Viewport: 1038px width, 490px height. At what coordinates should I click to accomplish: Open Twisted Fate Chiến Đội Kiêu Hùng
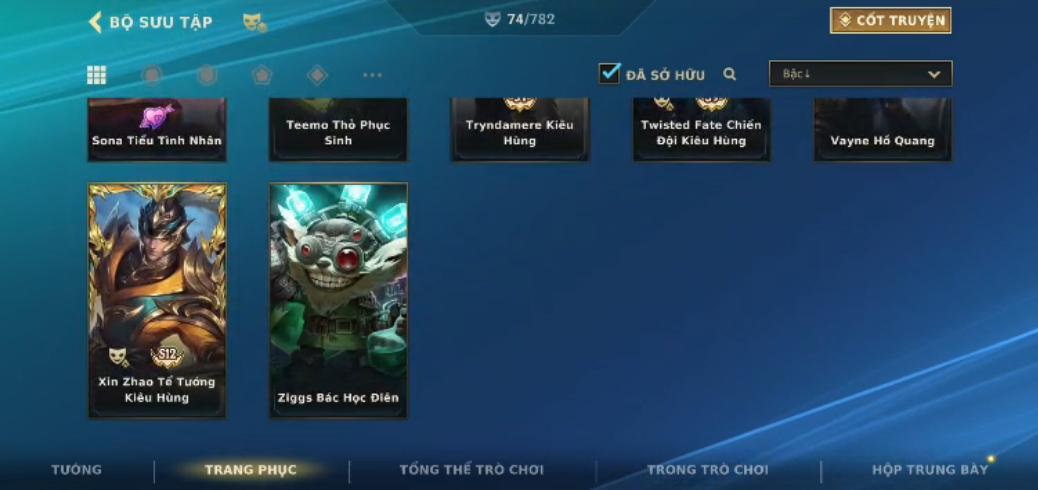coord(701,130)
